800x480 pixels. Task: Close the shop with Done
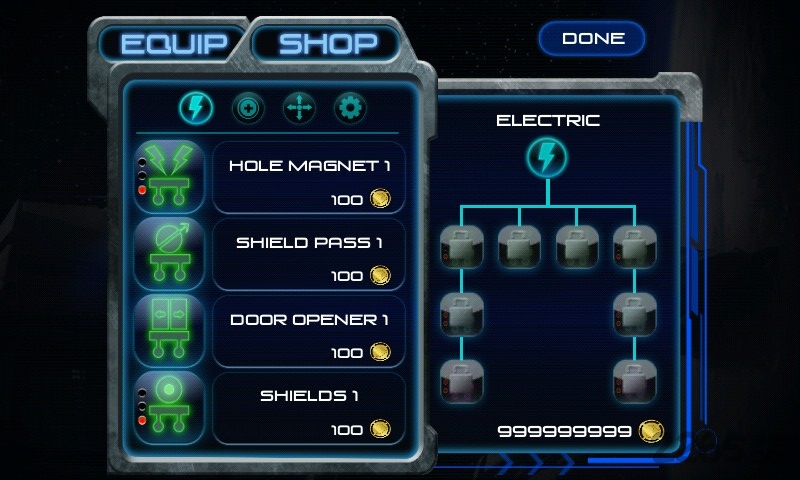(593, 39)
